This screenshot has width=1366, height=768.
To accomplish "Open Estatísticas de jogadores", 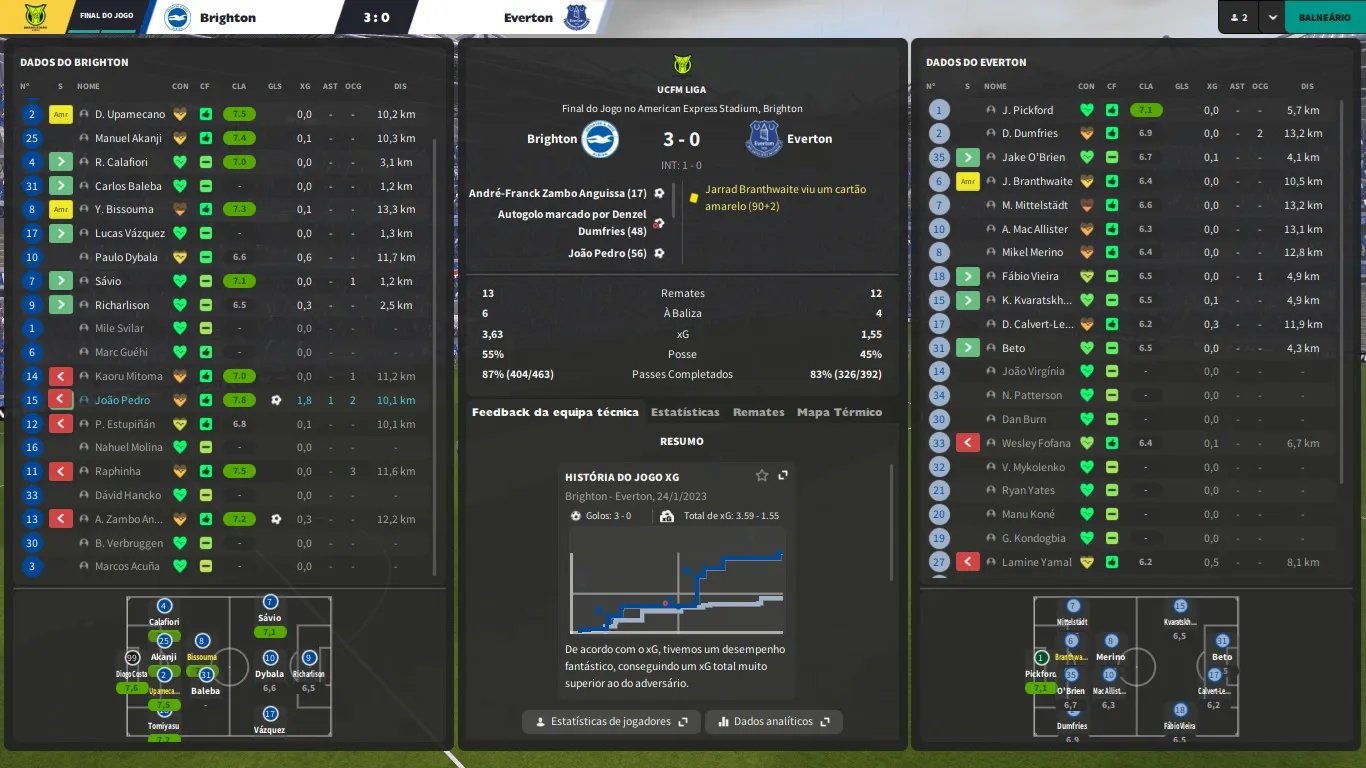I will tap(611, 721).
